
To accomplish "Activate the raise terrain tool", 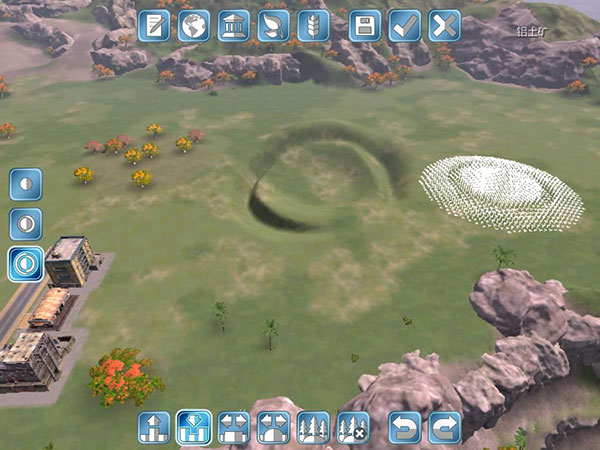I will tap(154, 427).
